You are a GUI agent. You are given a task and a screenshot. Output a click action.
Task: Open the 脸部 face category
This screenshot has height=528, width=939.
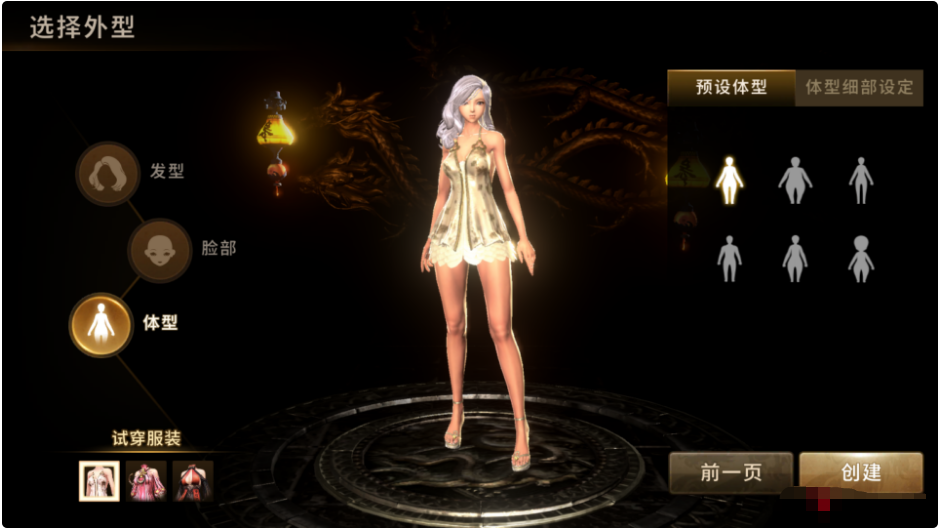pos(160,249)
